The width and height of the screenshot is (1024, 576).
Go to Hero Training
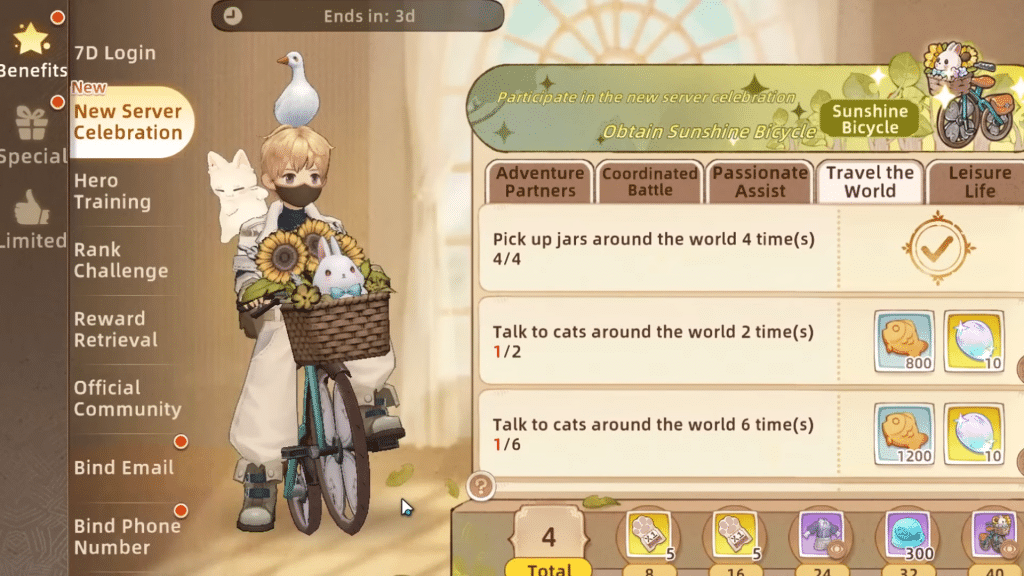click(x=112, y=191)
